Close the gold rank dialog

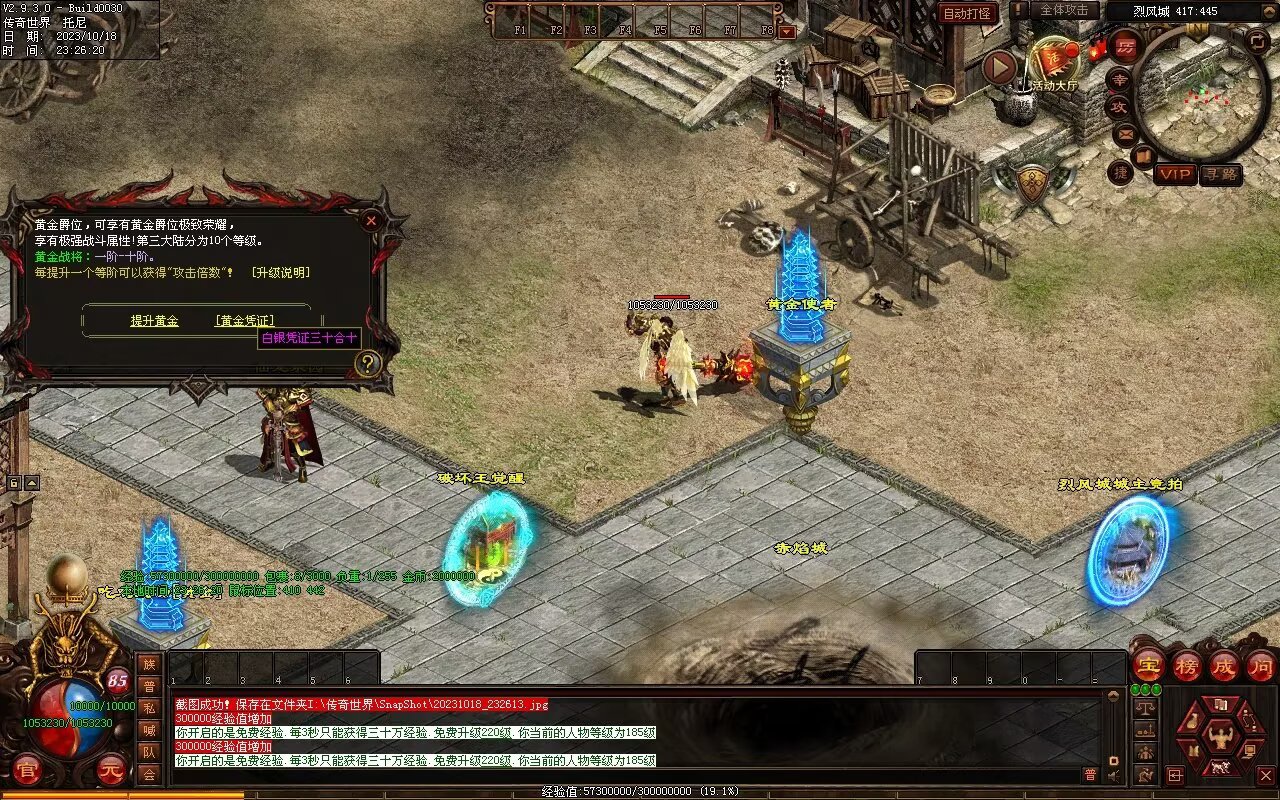click(x=371, y=220)
